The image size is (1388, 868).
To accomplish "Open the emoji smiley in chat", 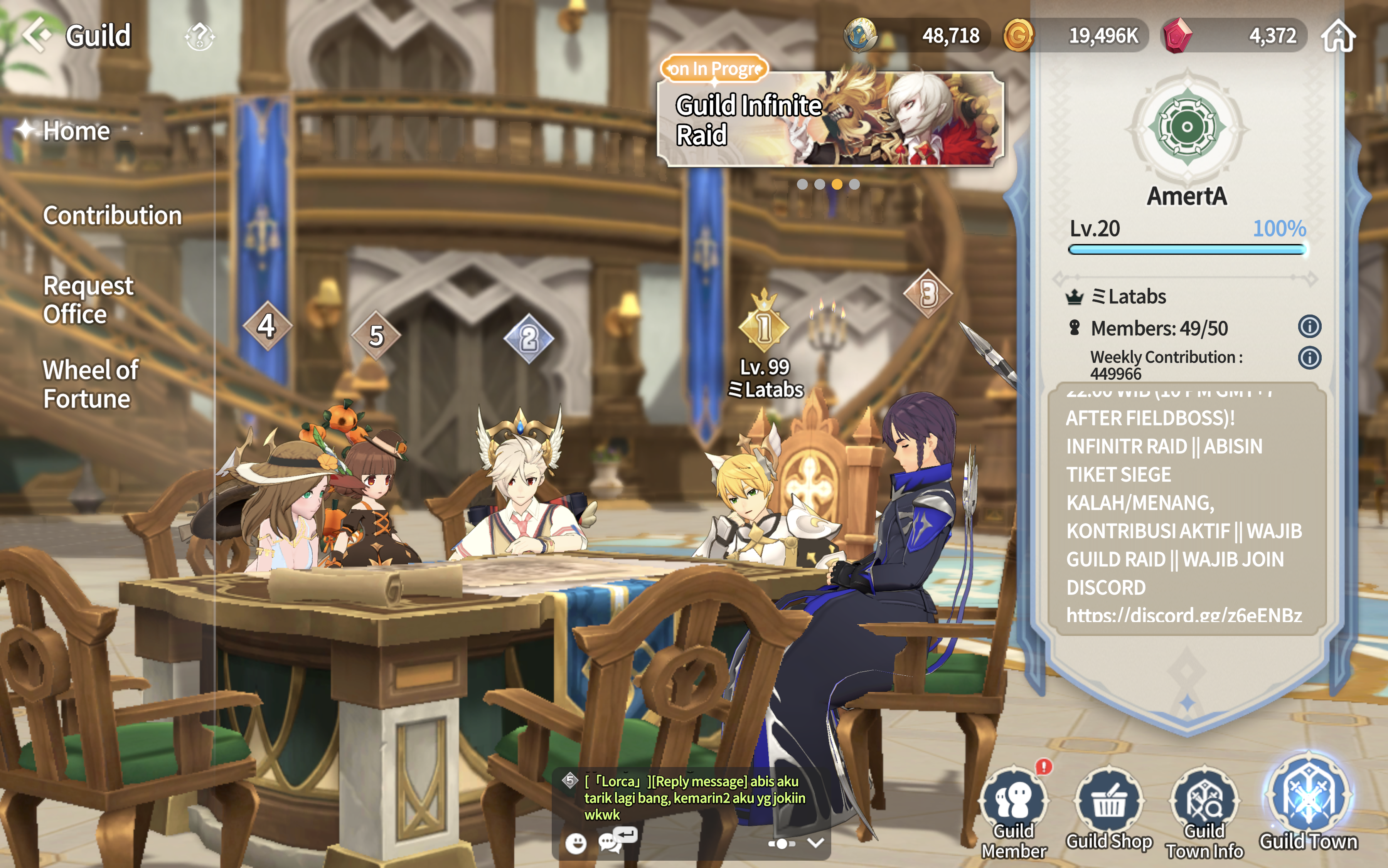I will pos(575,842).
